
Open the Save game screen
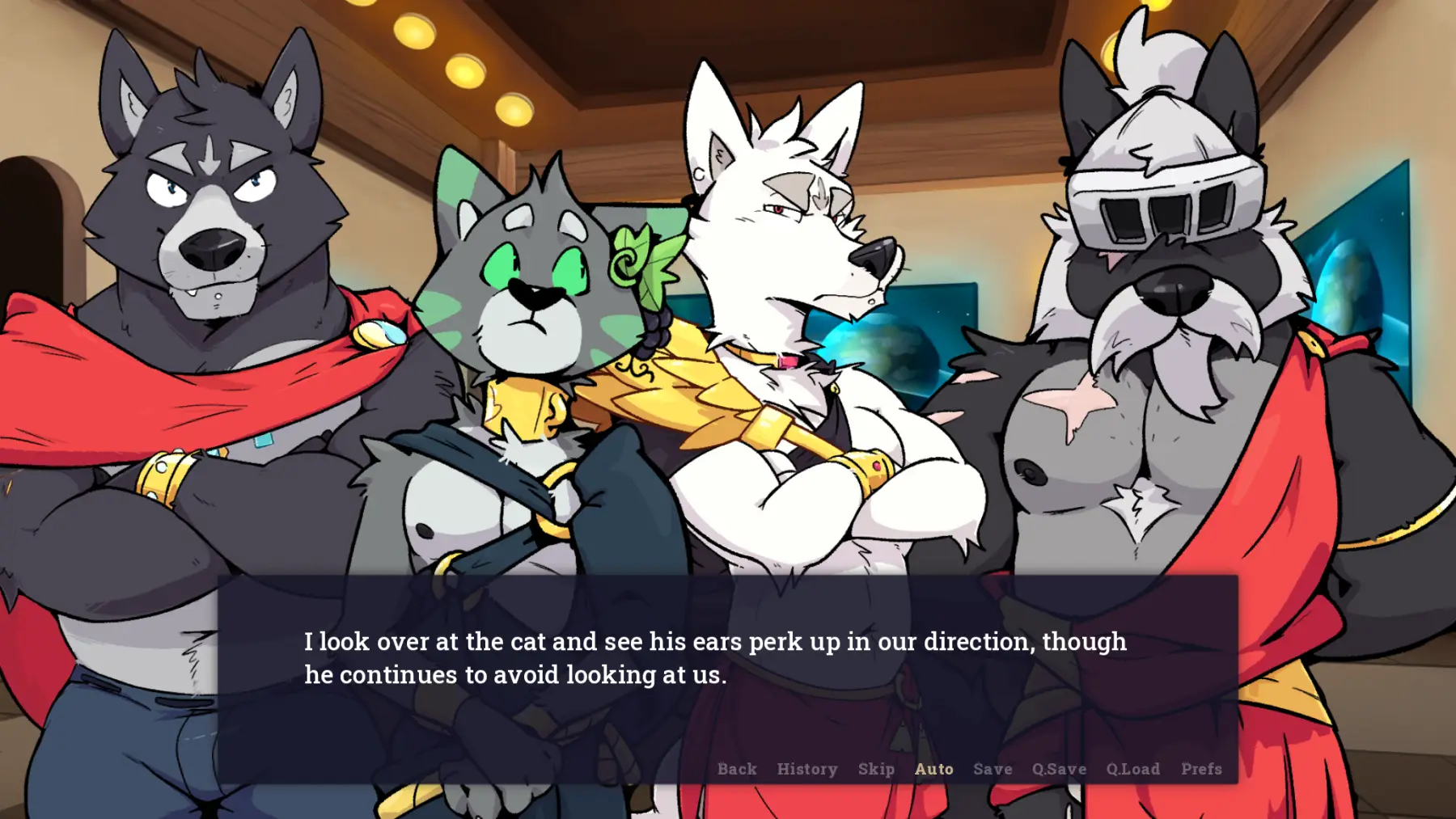(993, 769)
